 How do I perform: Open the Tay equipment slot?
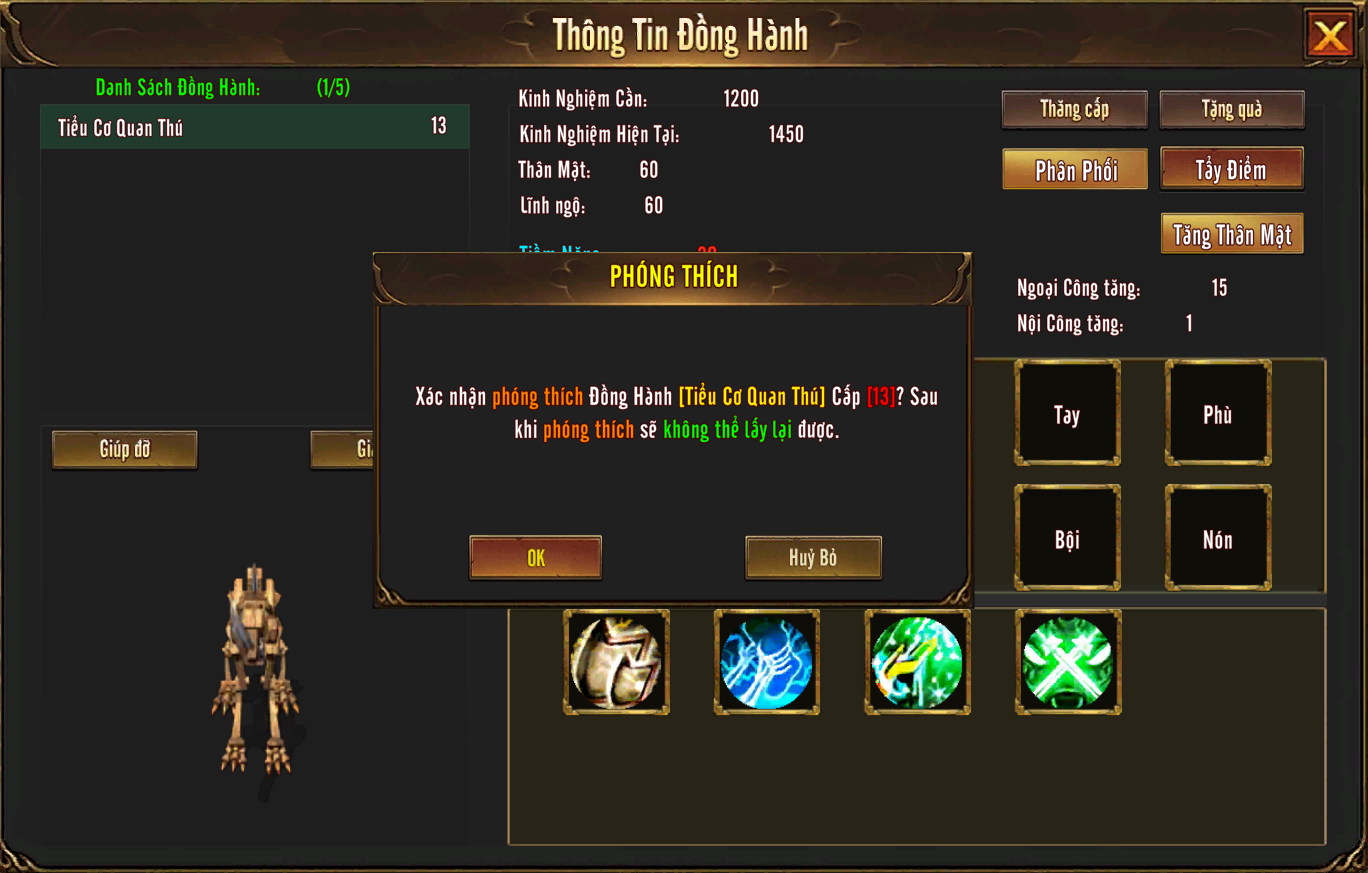[1067, 413]
